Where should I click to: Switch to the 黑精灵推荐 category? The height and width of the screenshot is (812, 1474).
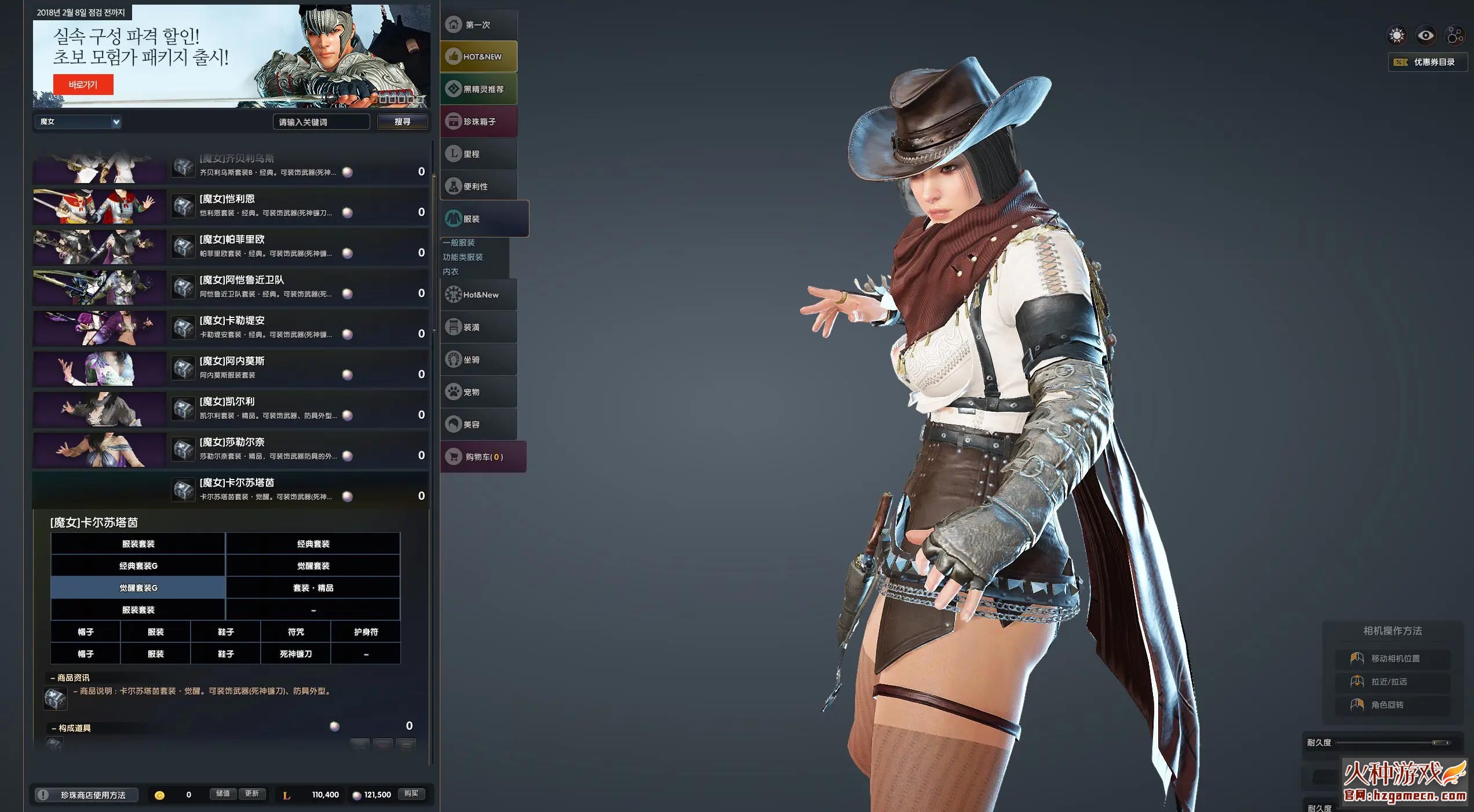click(479, 89)
